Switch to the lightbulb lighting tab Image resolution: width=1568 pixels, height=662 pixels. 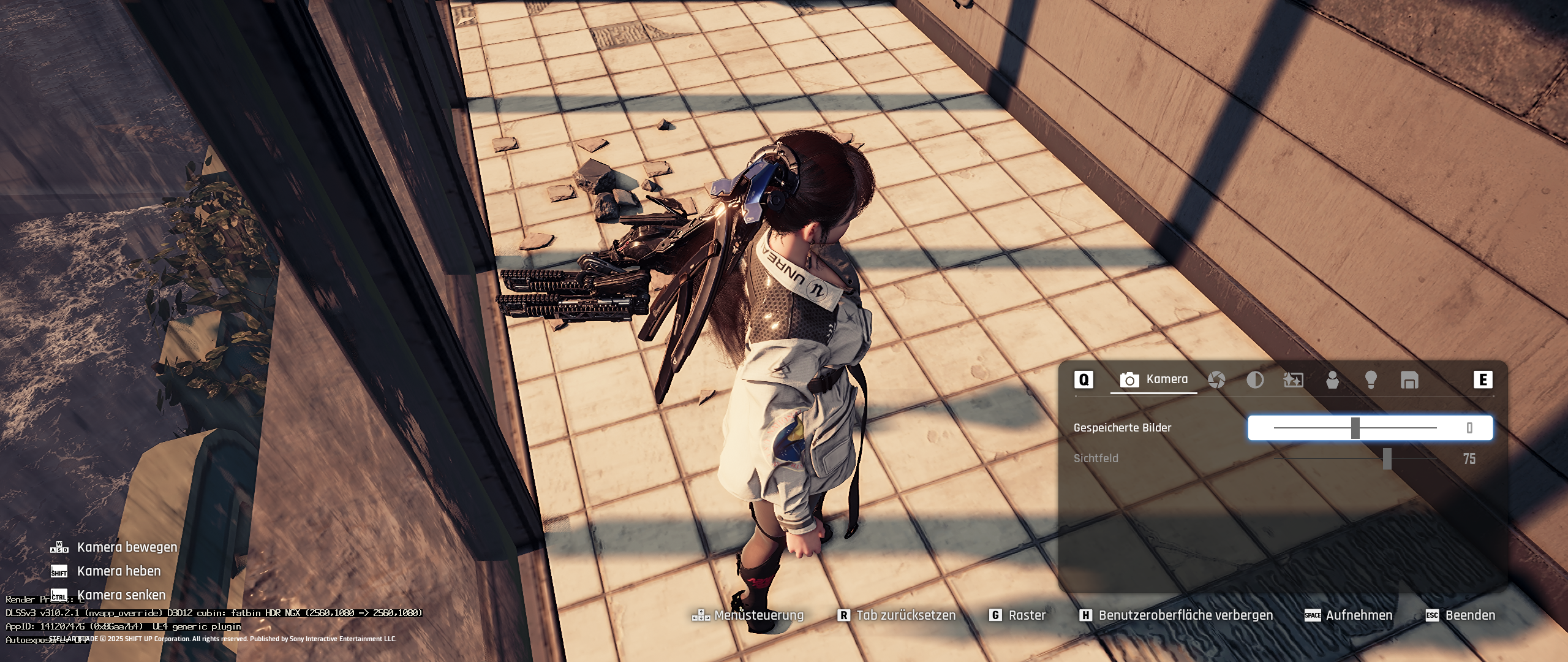[1371, 380]
